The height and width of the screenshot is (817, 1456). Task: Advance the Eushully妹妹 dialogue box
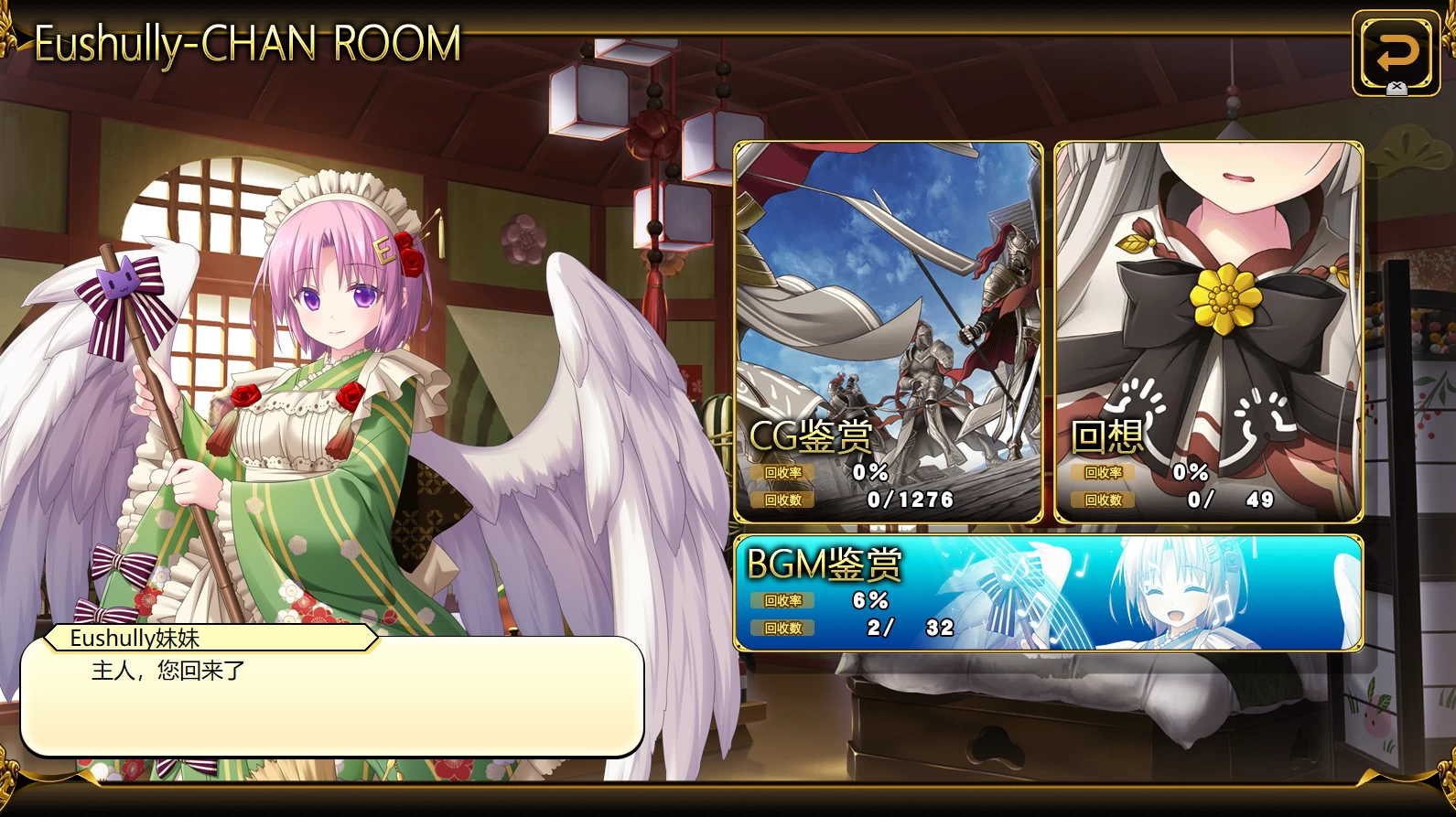point(331,697)
